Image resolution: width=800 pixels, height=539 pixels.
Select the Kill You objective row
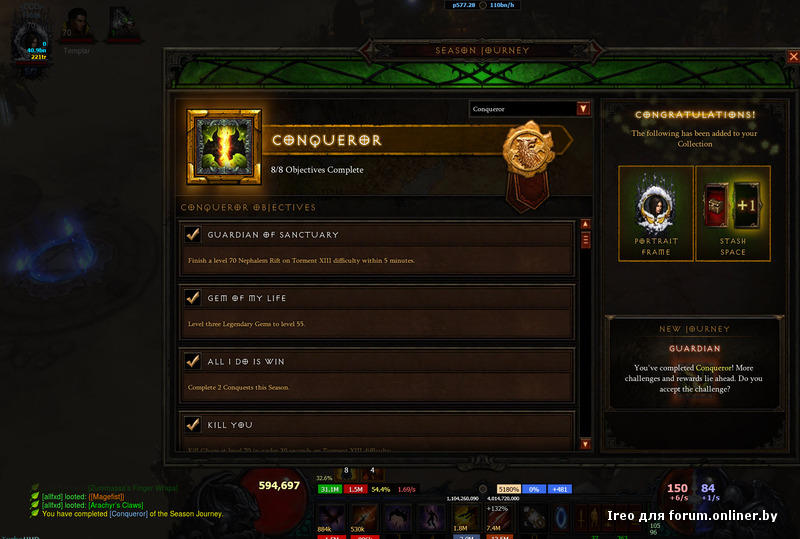coord(376,430)
